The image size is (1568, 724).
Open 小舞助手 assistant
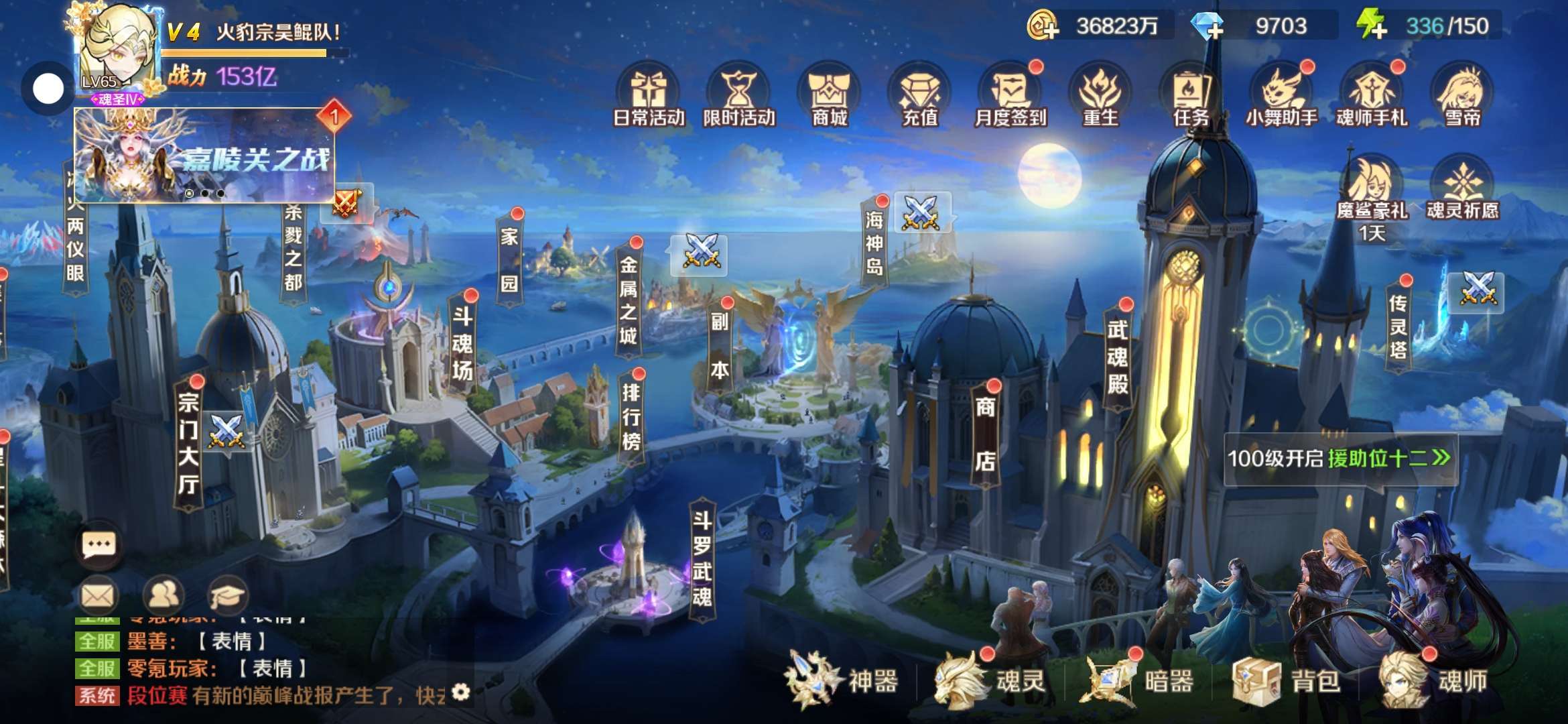[1281, 97]
